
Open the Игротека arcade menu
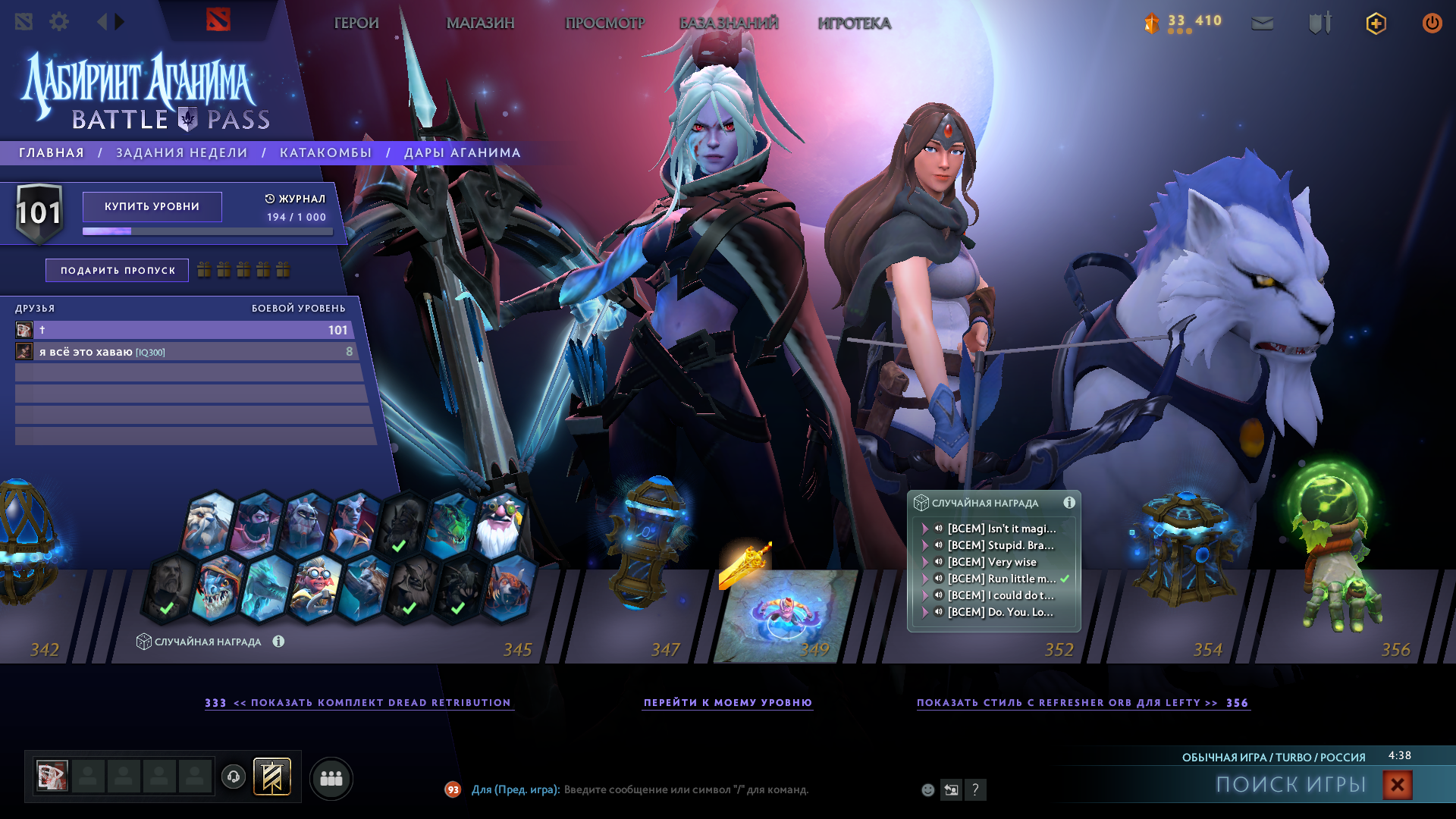854,24
